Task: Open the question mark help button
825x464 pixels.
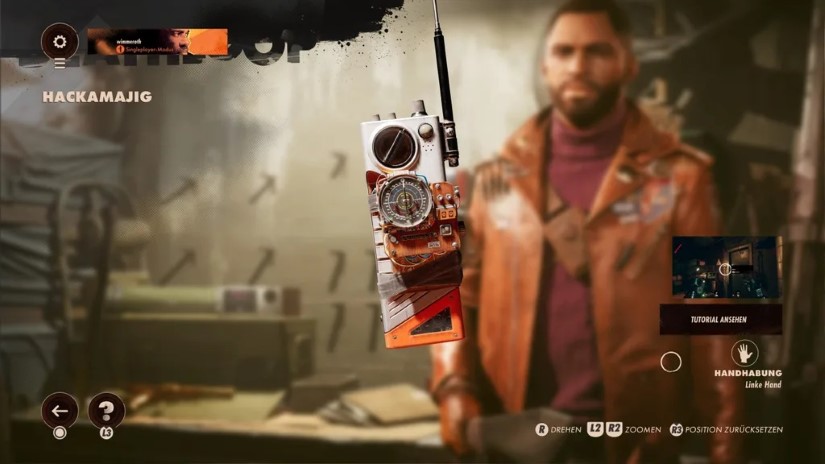Action: 106,410
